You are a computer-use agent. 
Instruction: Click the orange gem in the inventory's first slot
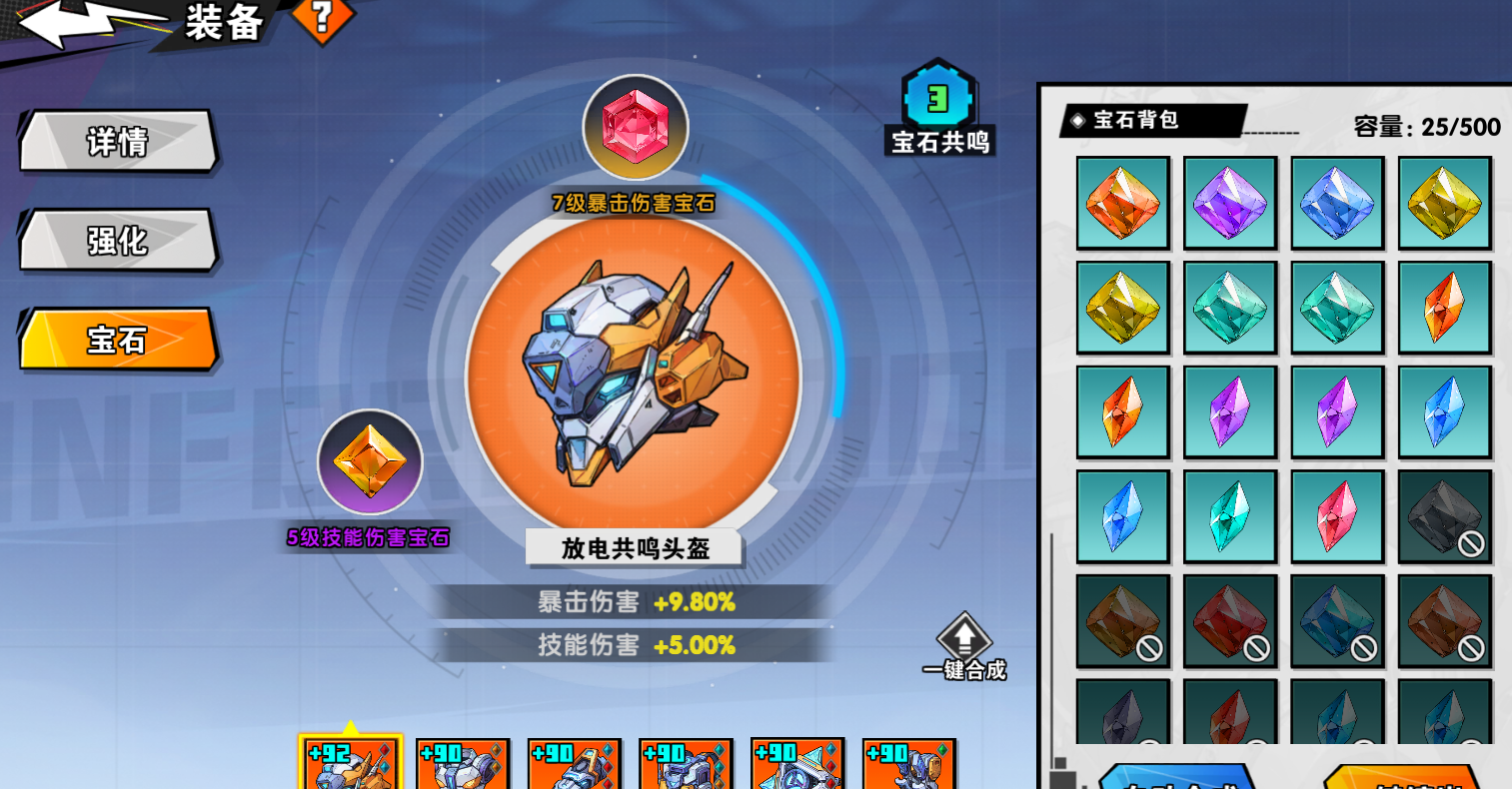pyautogui.click(x=1122, y=202)
